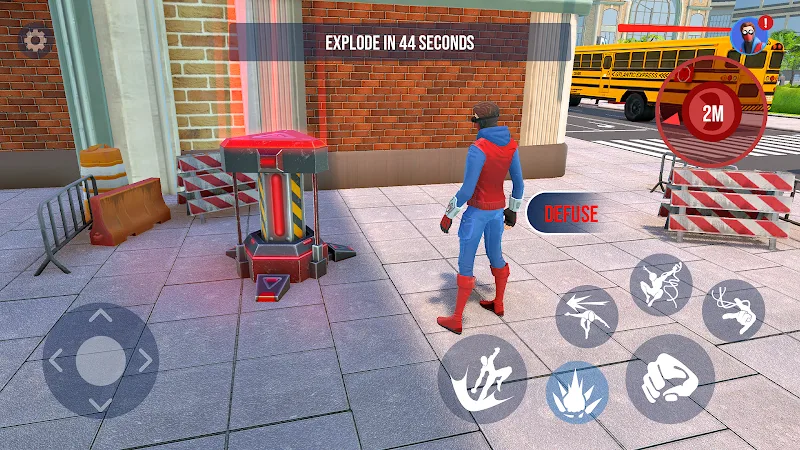Fire the web-shoot ability

tap(586, 316)
